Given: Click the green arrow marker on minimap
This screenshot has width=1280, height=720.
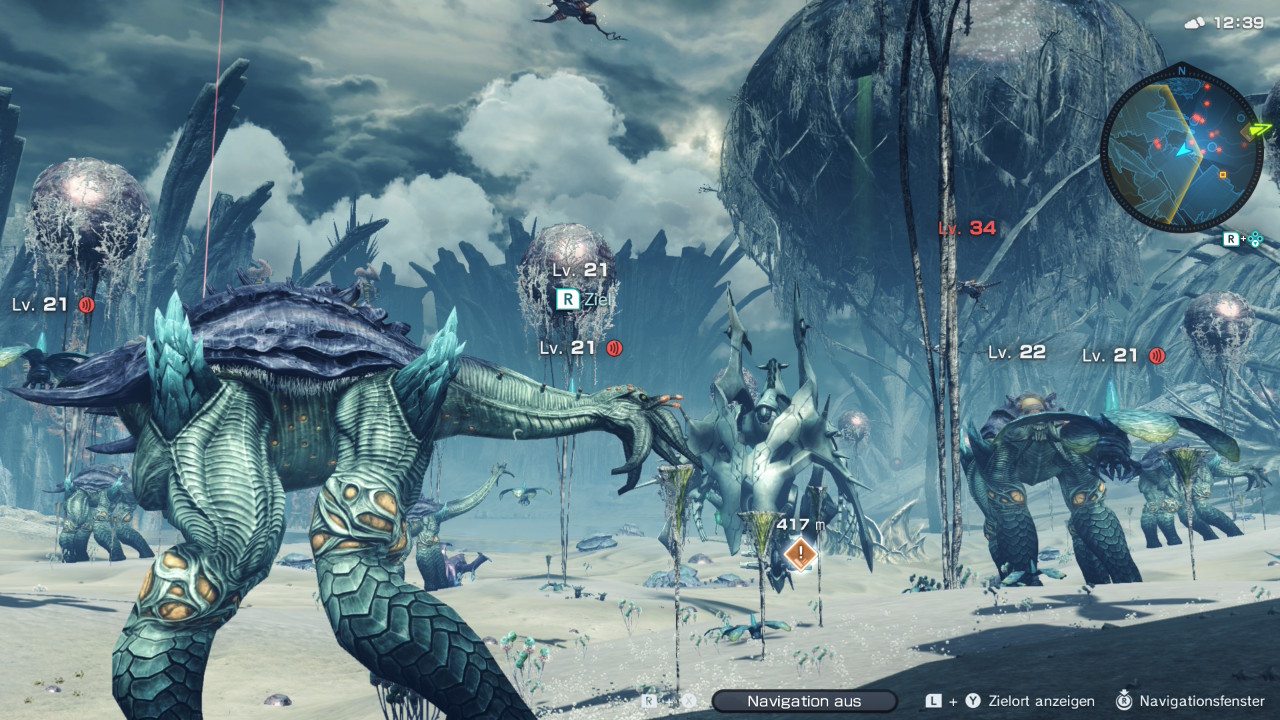Looking at the screenshot, I should tap(1258, 130).
